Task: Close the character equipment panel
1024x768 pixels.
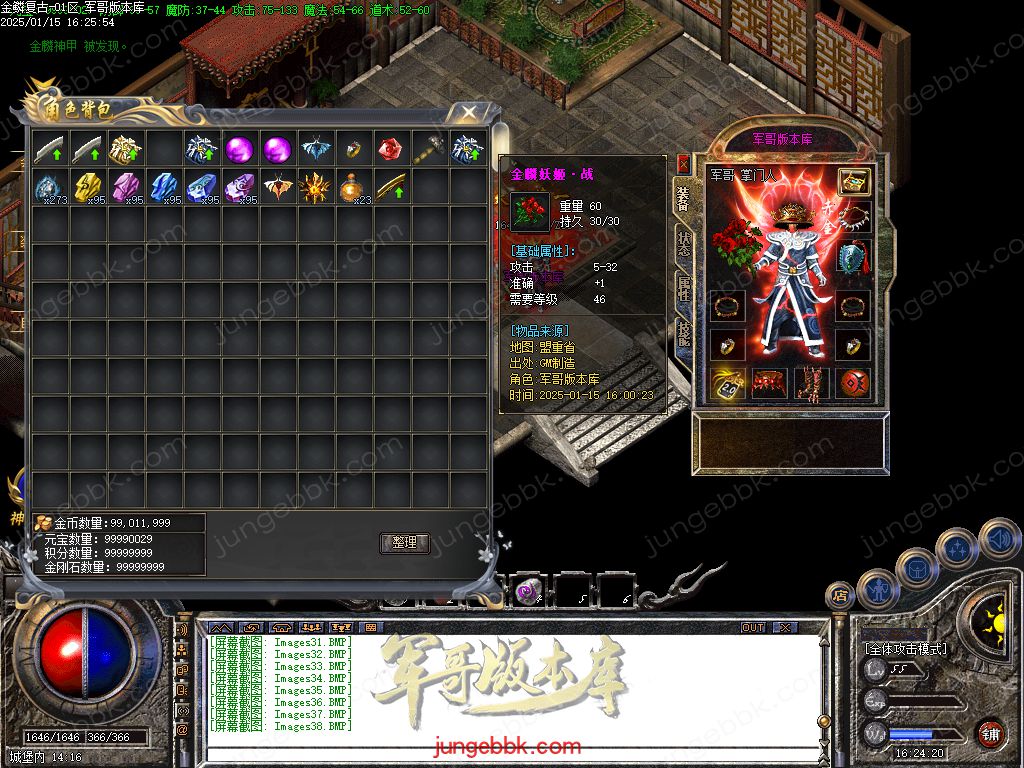Action: (683, 163)
